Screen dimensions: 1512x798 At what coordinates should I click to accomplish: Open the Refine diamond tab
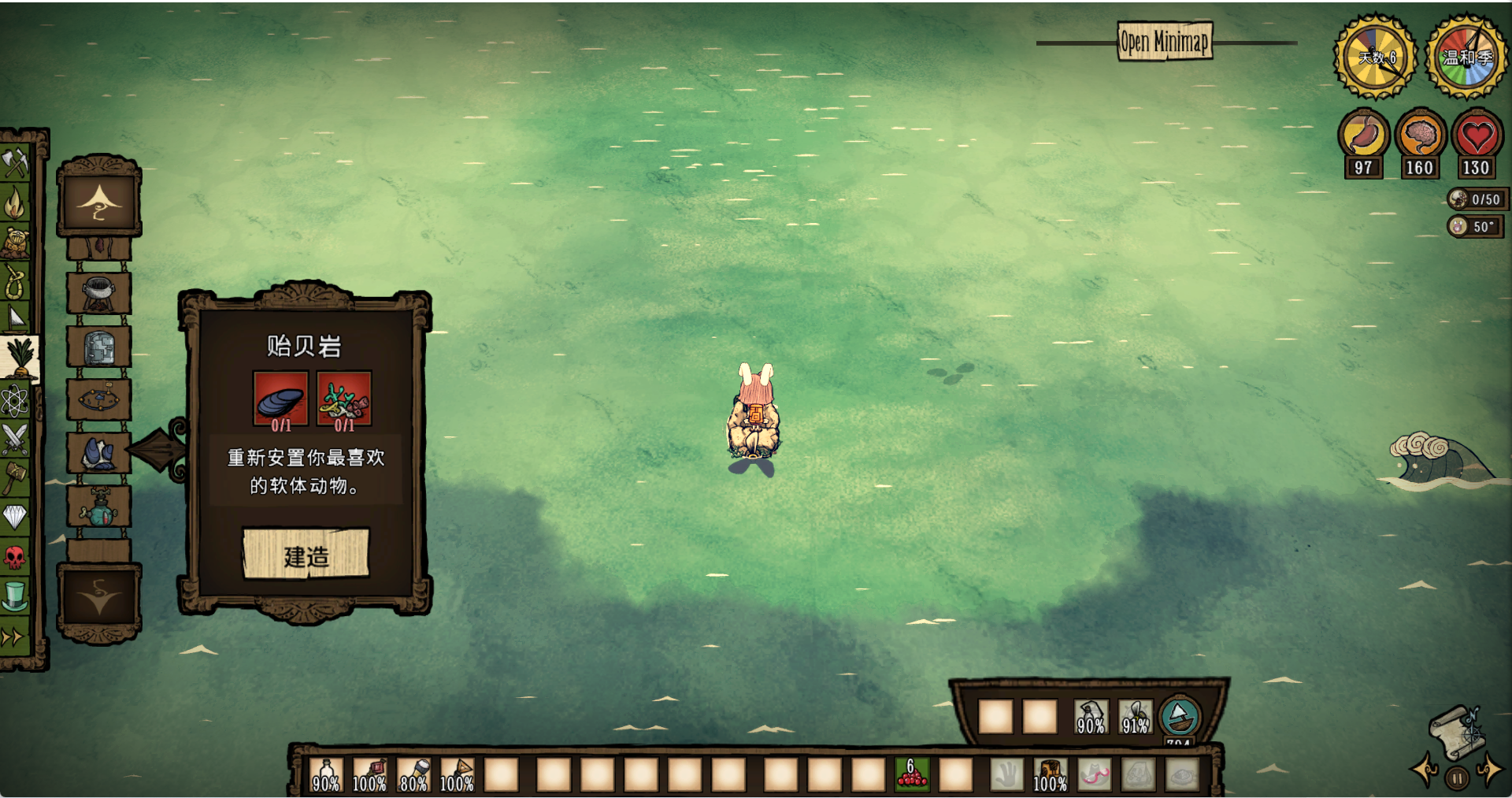15,517
